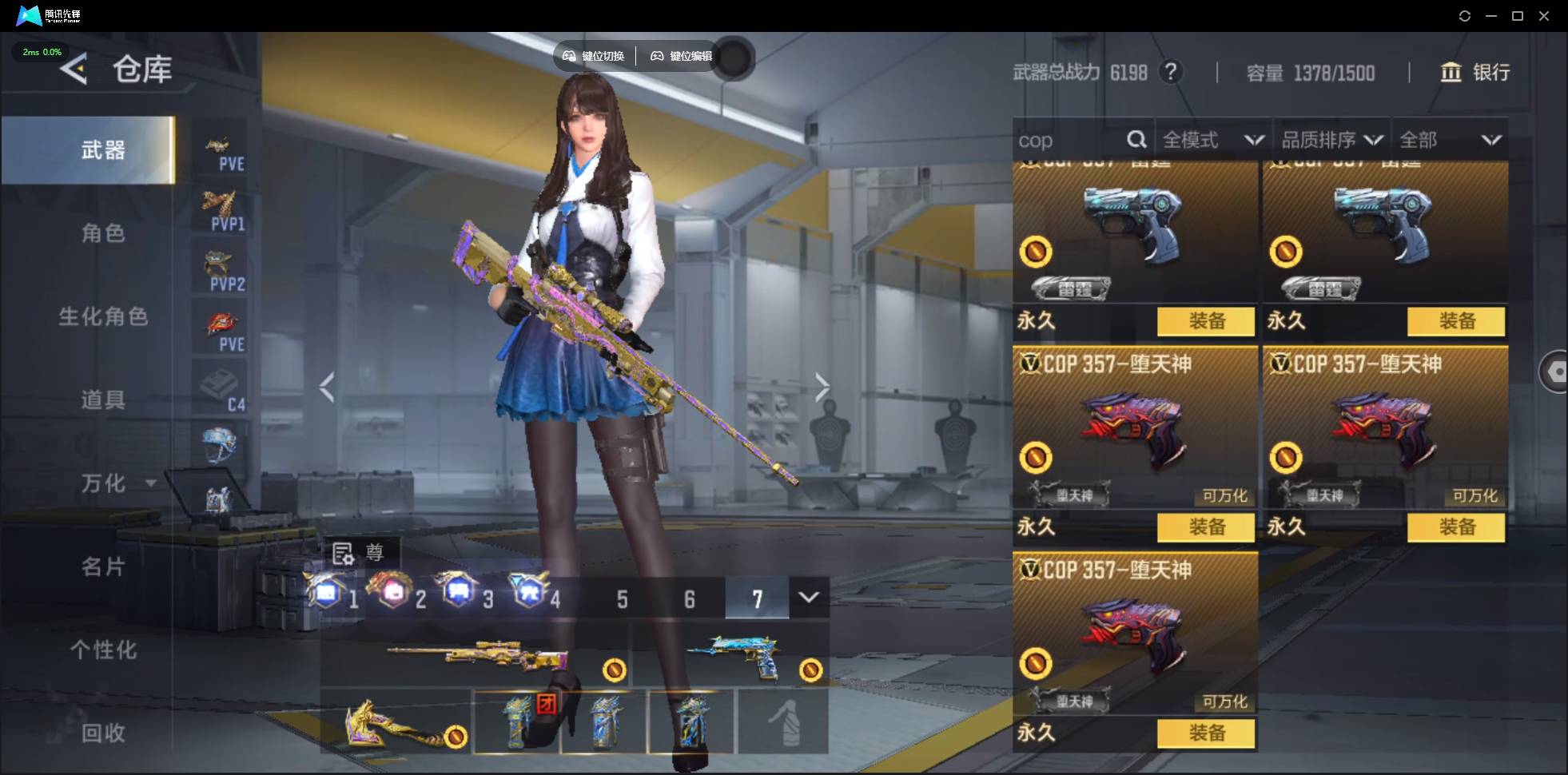Maximize the emulator window
The image size is (1568, 775).
pyautogui.click(x=1517, y=16)
